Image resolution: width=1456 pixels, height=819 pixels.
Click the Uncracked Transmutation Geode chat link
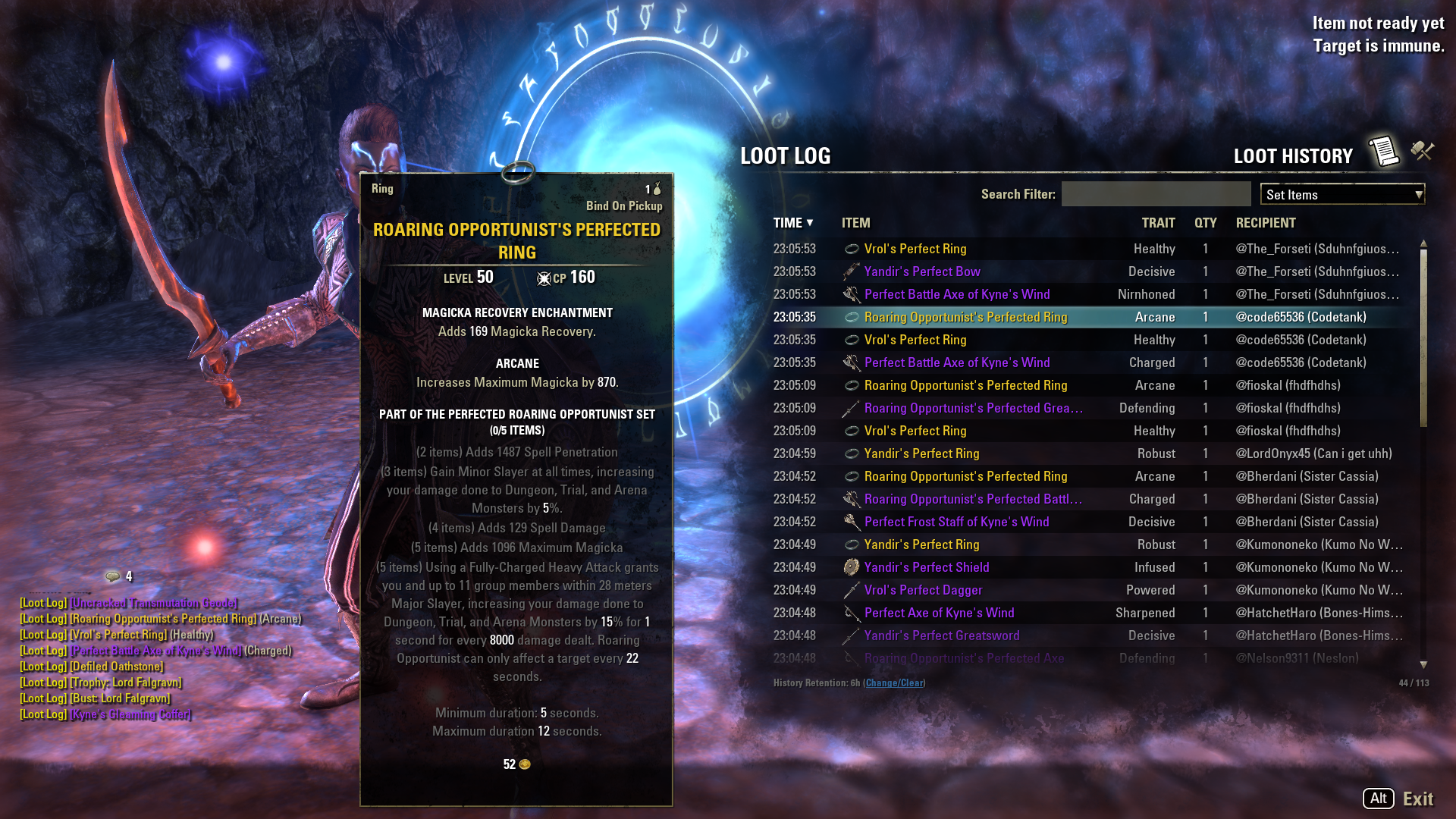pyautogui.click(x=154, y=603)
